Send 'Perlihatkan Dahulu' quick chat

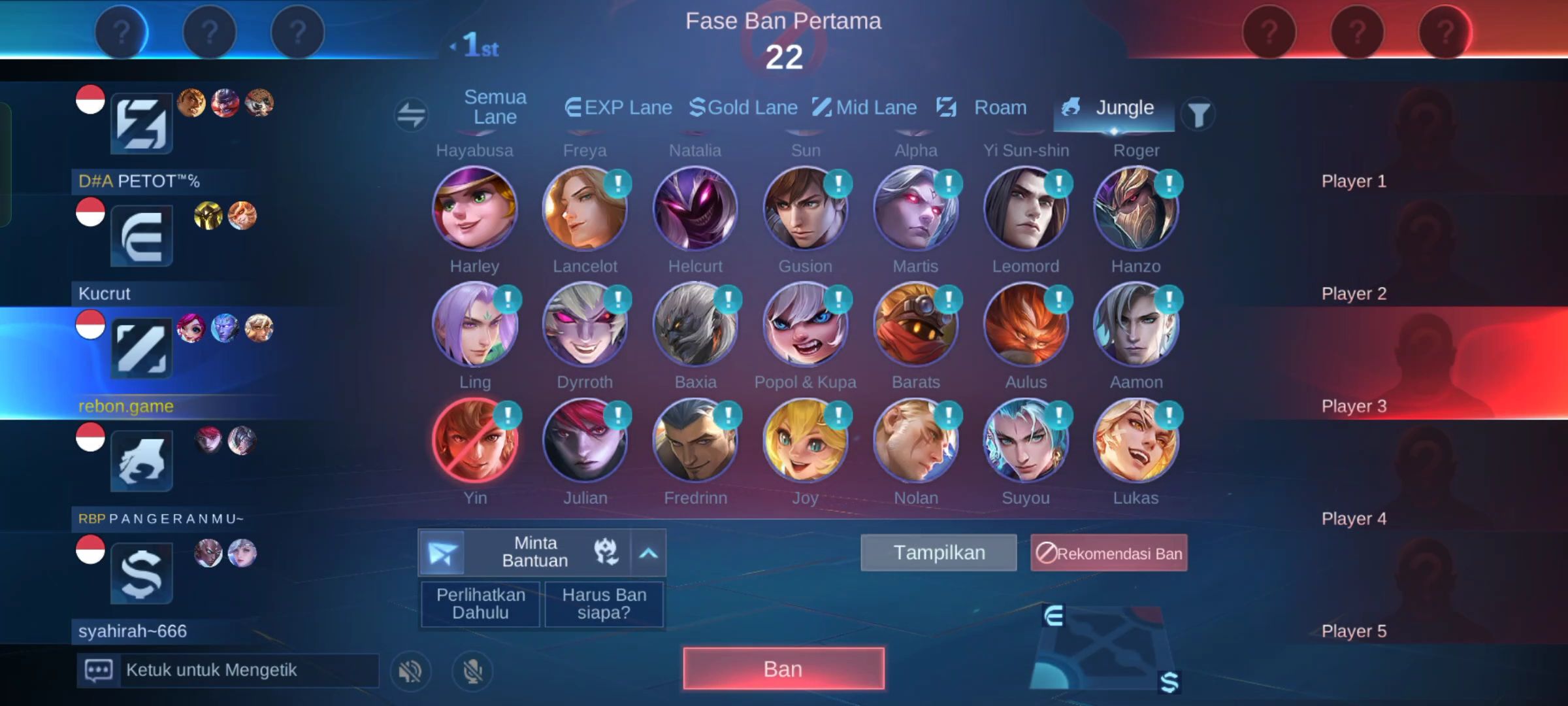[480, 603]
